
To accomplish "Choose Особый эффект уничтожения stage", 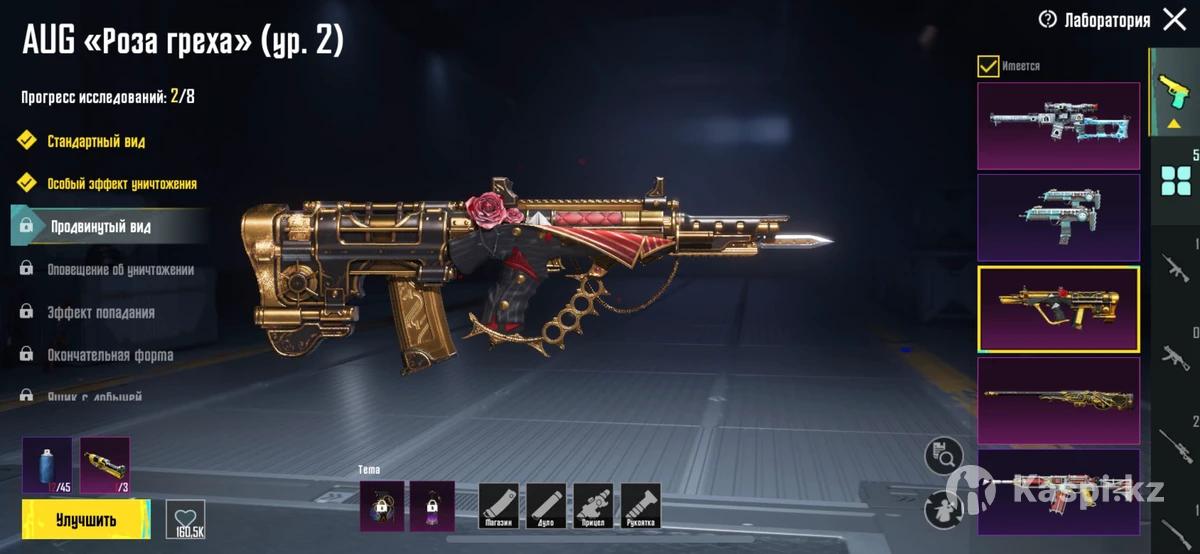I will 121,184.
